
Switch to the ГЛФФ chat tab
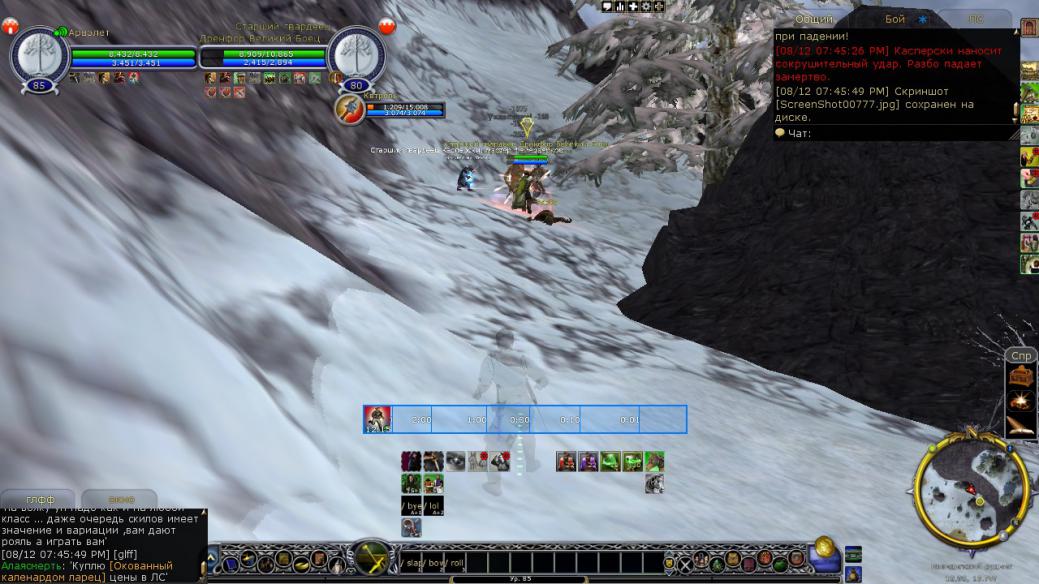40,499
